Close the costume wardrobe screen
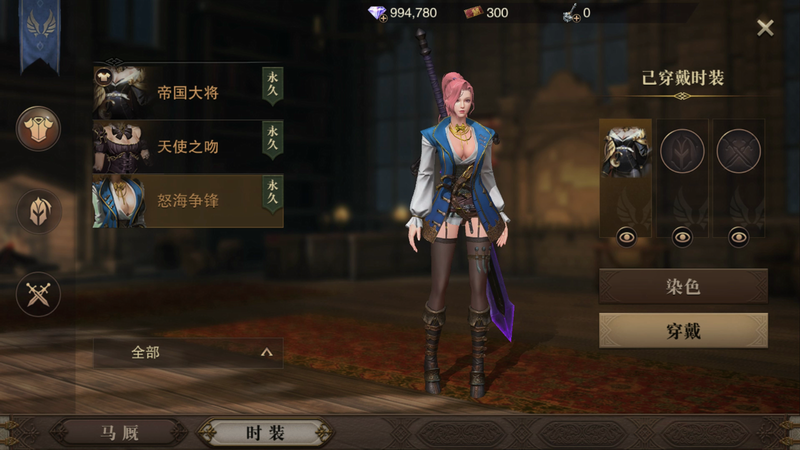The height and width of the screenshot is (450, 800). pyautogui.click(x=765, y=28)
